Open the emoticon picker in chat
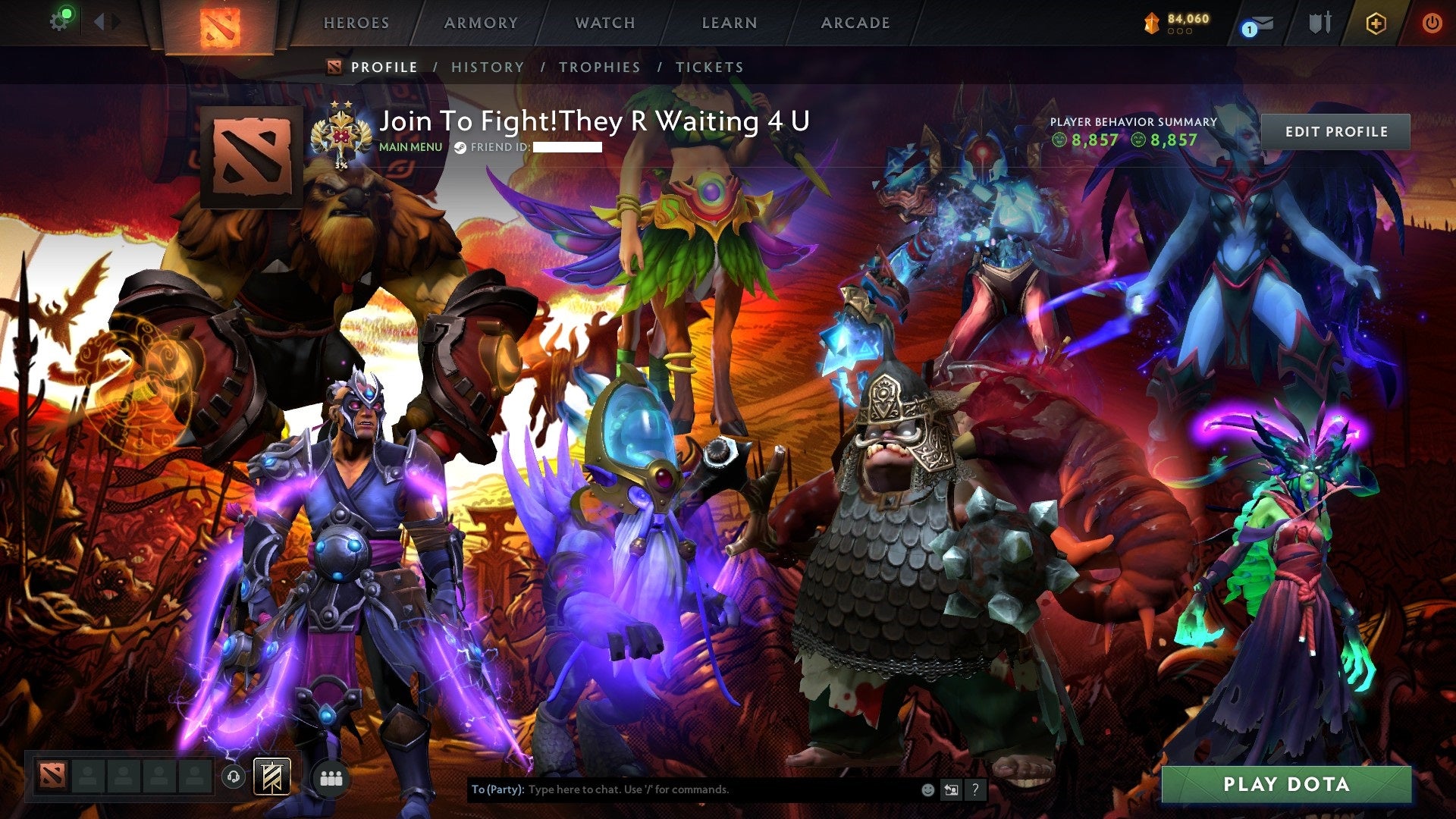1456x819 pixels. 927,789
